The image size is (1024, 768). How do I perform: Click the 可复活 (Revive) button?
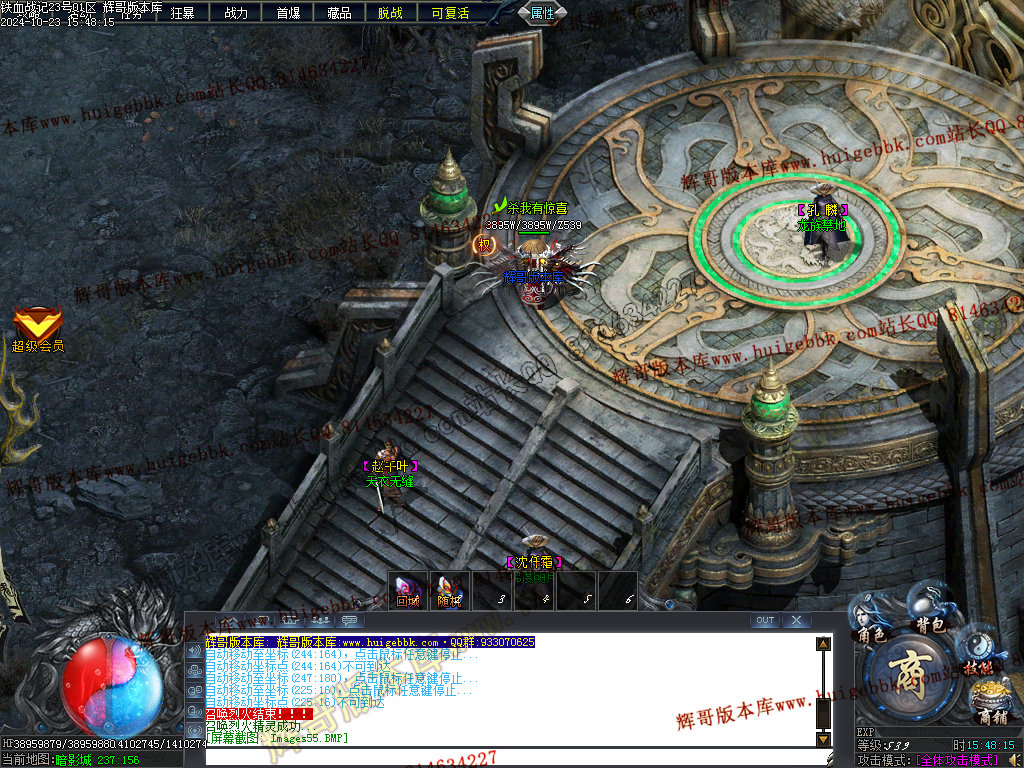coord(450,13)
